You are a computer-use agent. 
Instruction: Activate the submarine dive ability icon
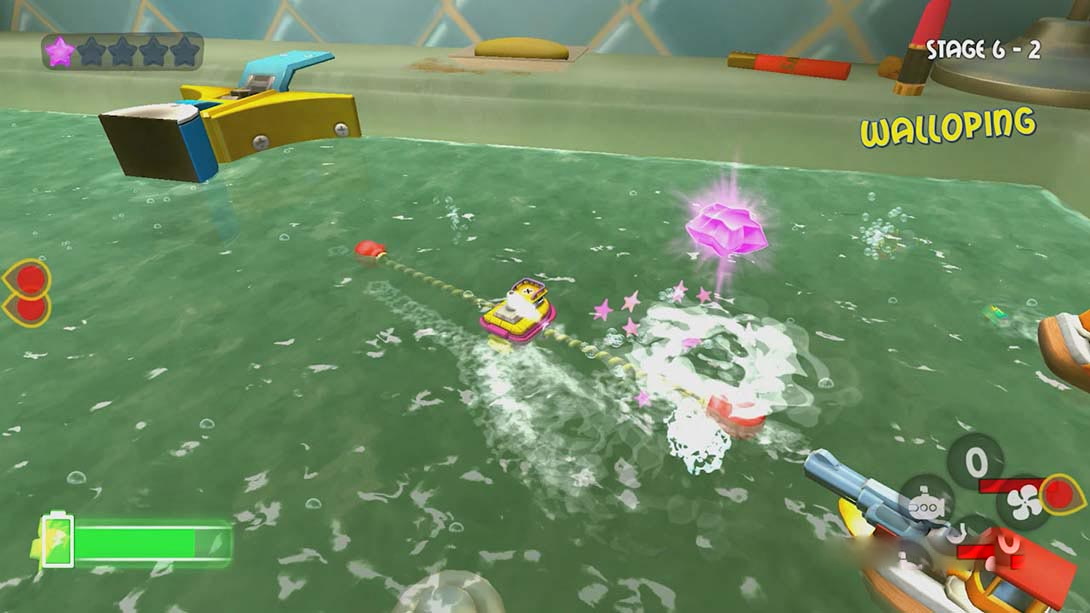coord(926,505)
